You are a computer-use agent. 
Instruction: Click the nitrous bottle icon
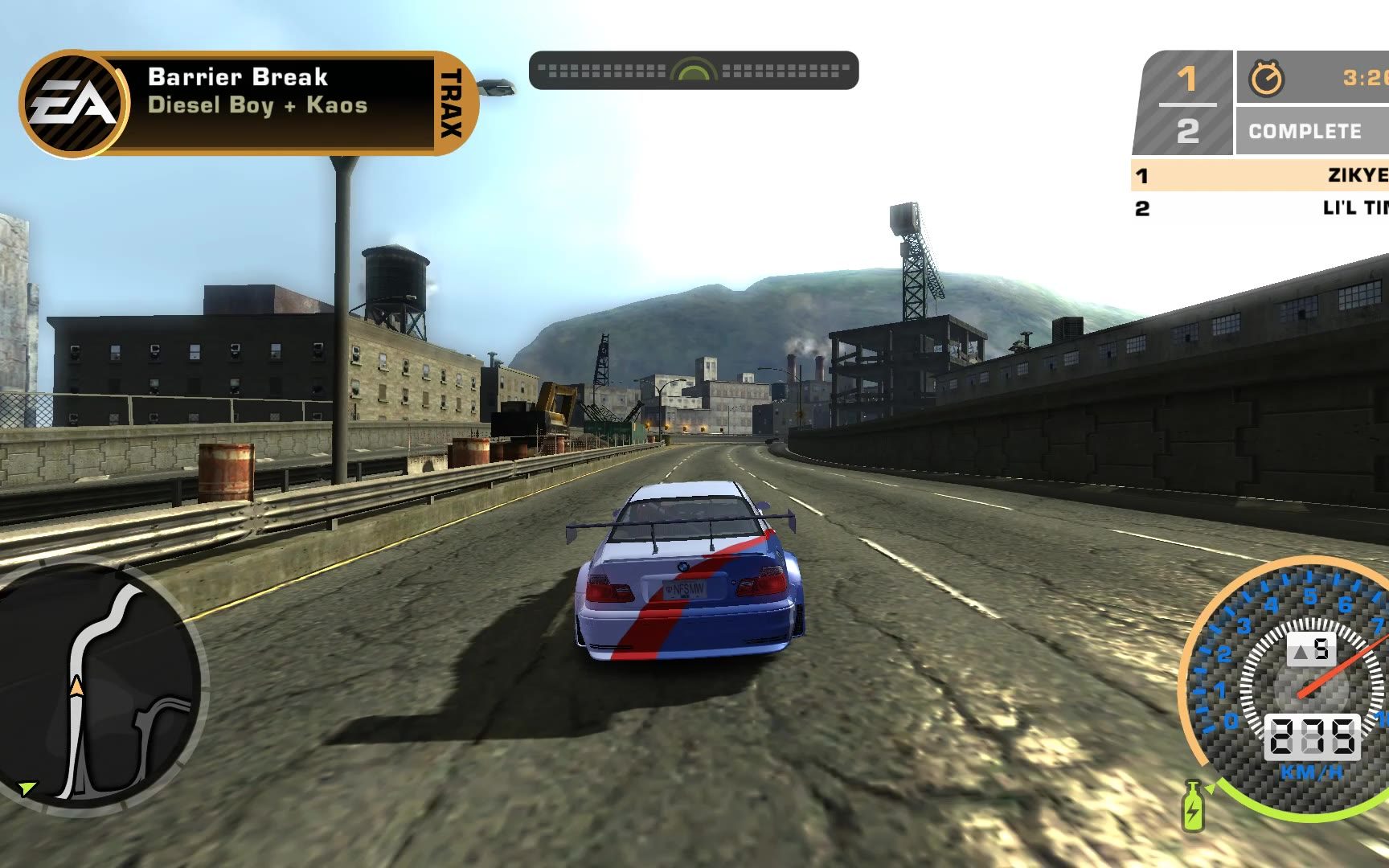click(x=1193, y=806)
